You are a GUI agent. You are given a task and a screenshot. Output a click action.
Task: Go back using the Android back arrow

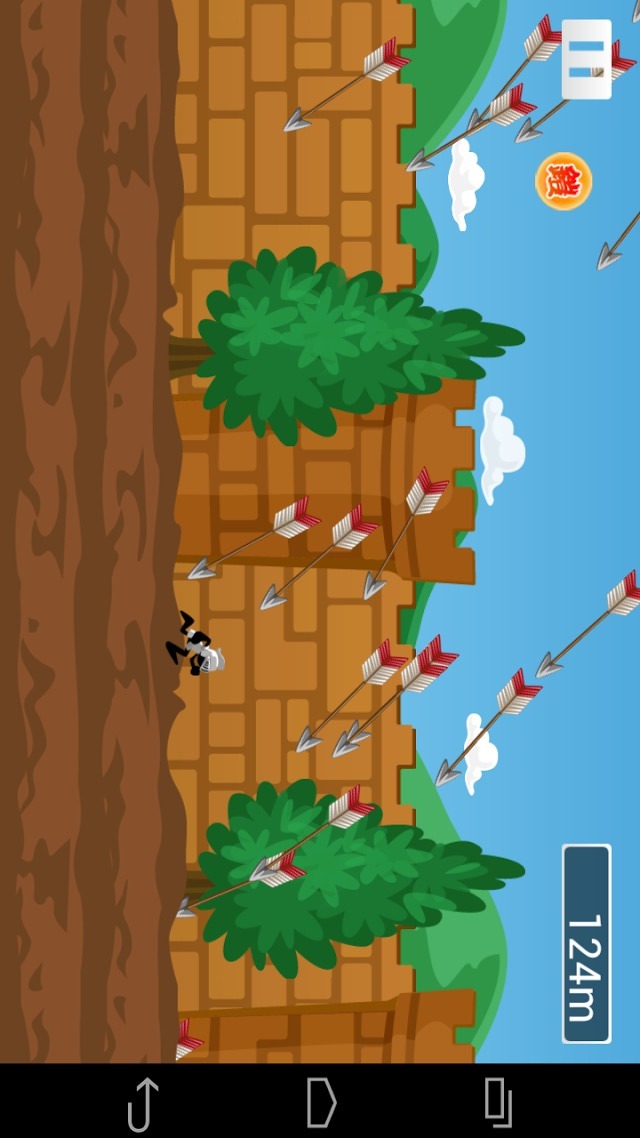(143, 1102)
